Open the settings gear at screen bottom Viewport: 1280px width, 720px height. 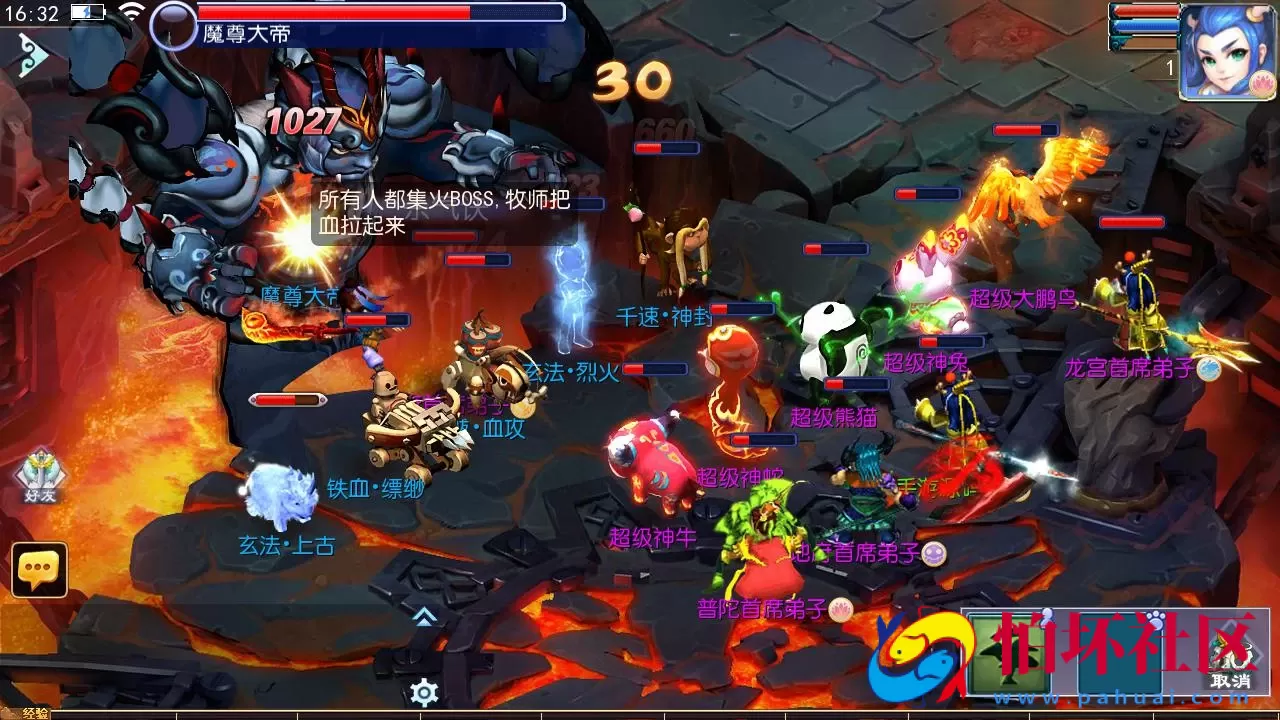pos(425,689)
